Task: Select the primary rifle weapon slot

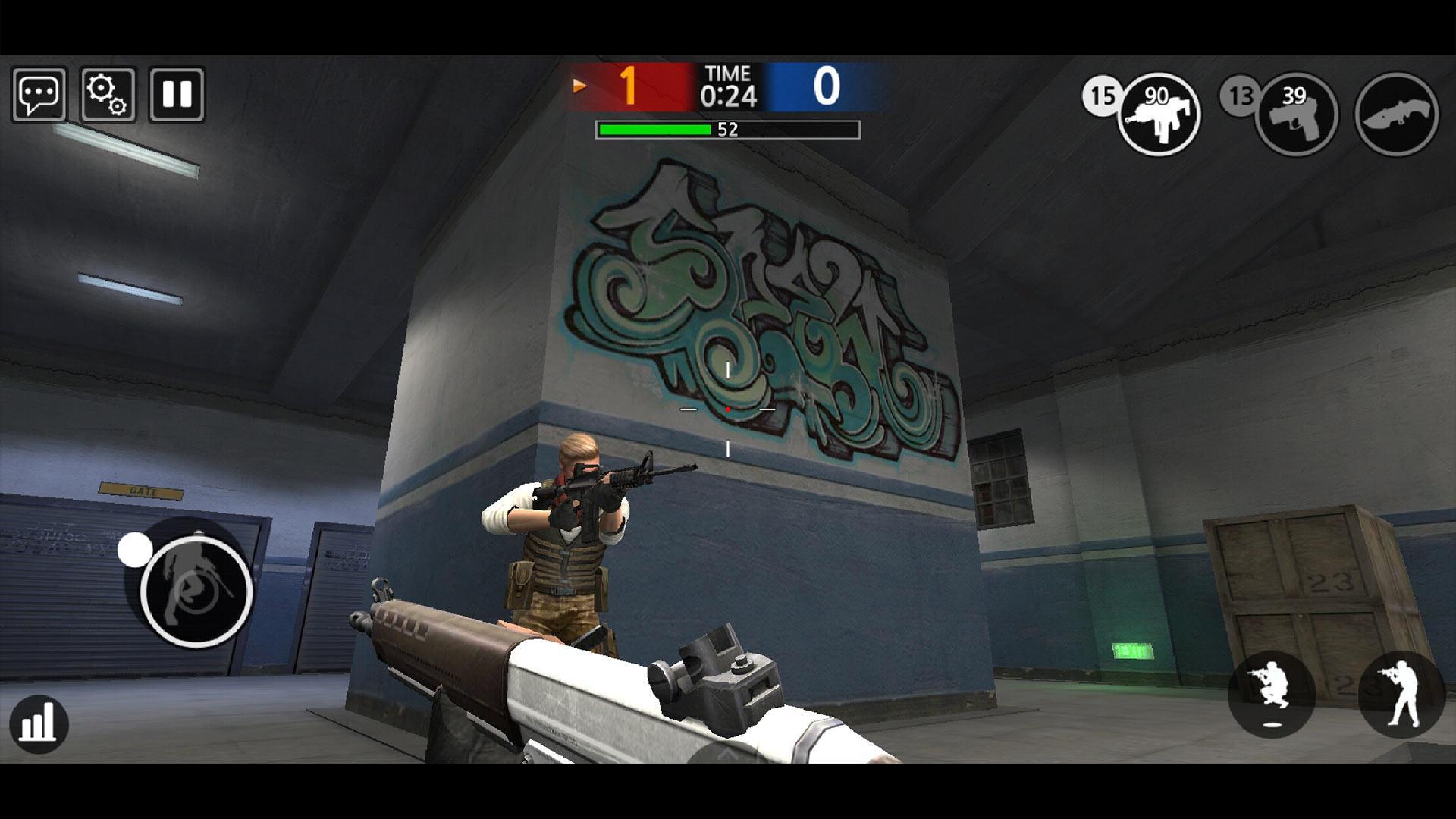Action: coord(1158,114)
